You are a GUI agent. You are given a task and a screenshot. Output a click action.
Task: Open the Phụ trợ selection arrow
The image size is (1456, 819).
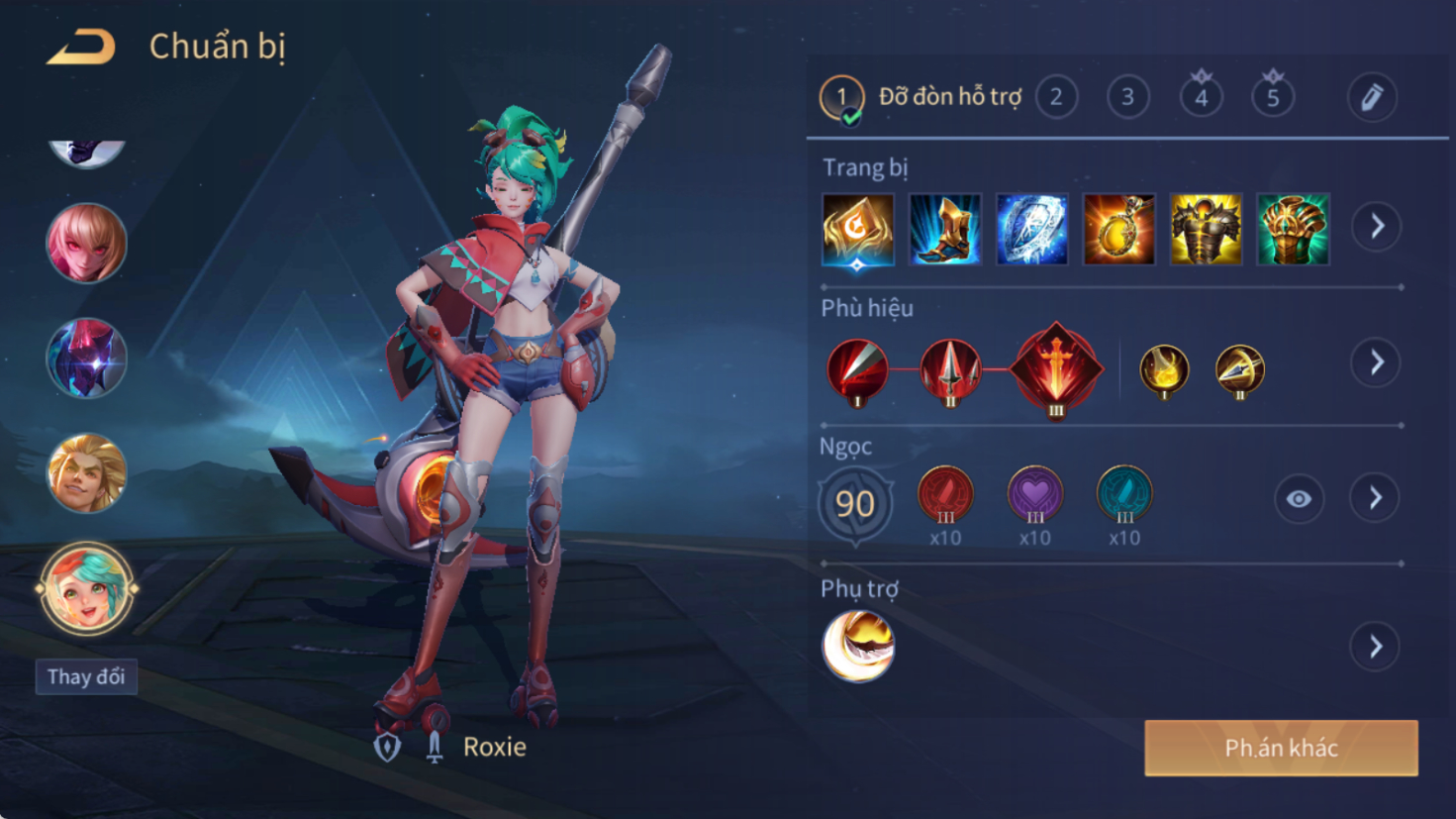1376,647
